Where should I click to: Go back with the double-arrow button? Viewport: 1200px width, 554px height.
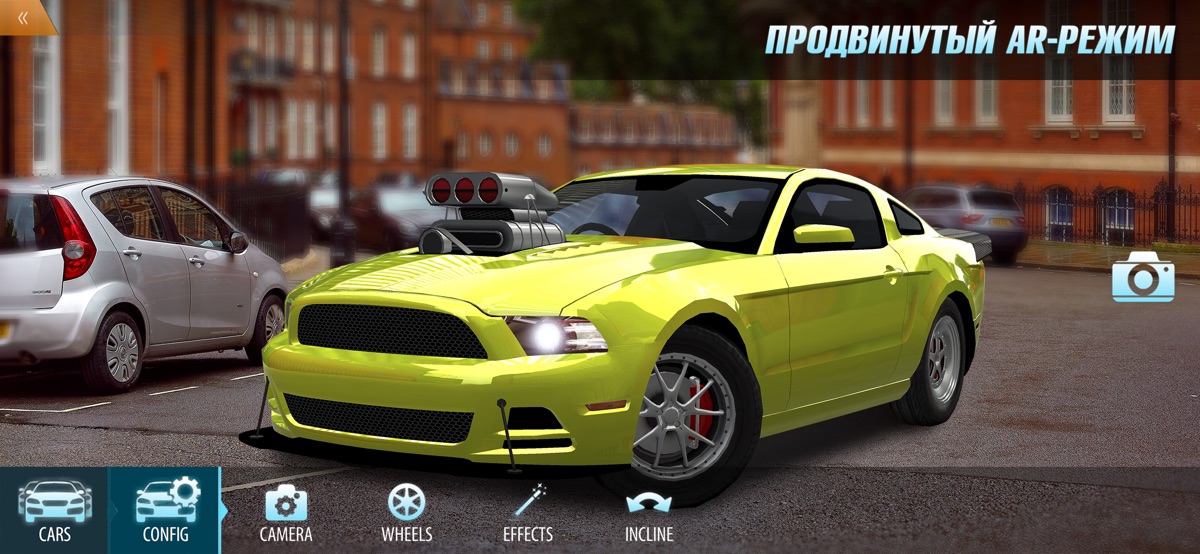22,15
